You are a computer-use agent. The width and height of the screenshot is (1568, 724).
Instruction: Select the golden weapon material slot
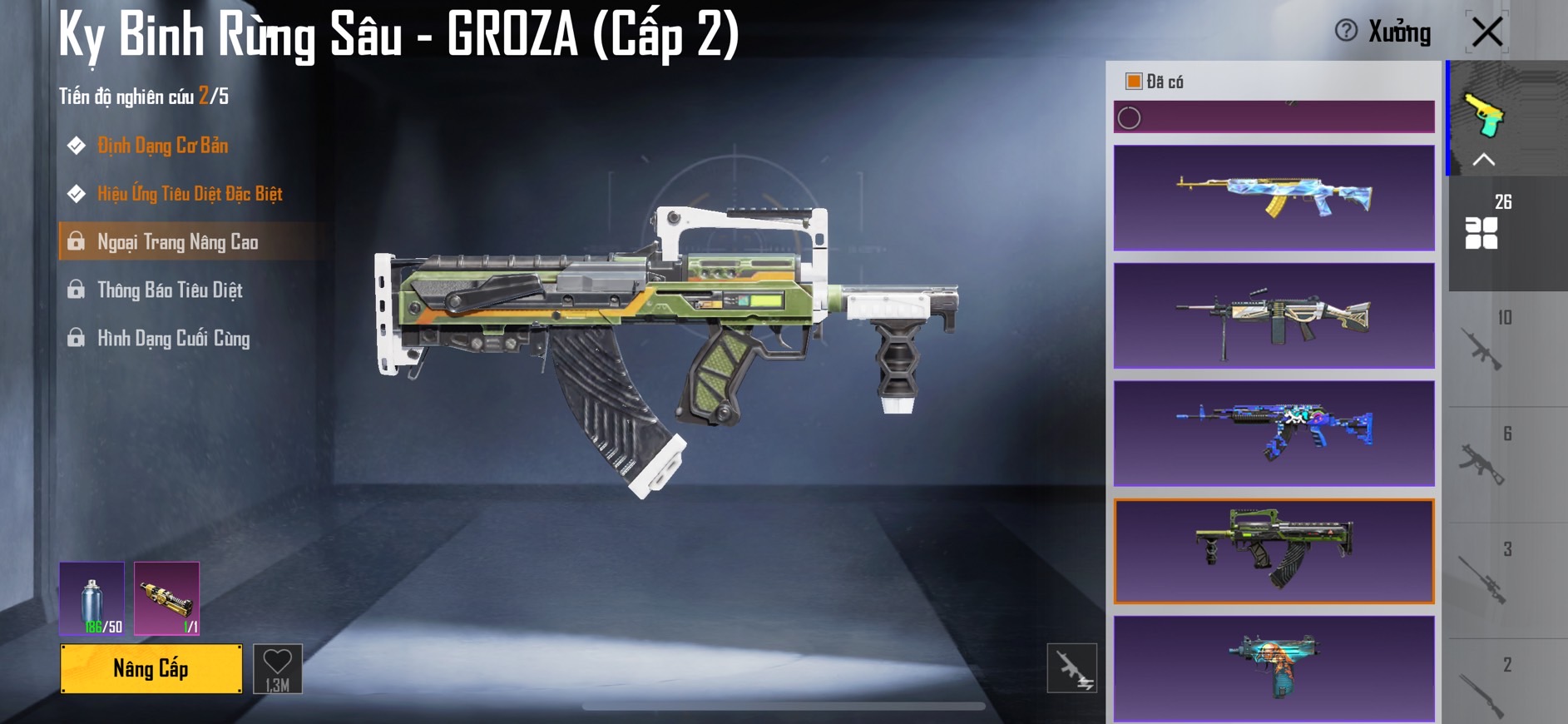coord(166,598)
